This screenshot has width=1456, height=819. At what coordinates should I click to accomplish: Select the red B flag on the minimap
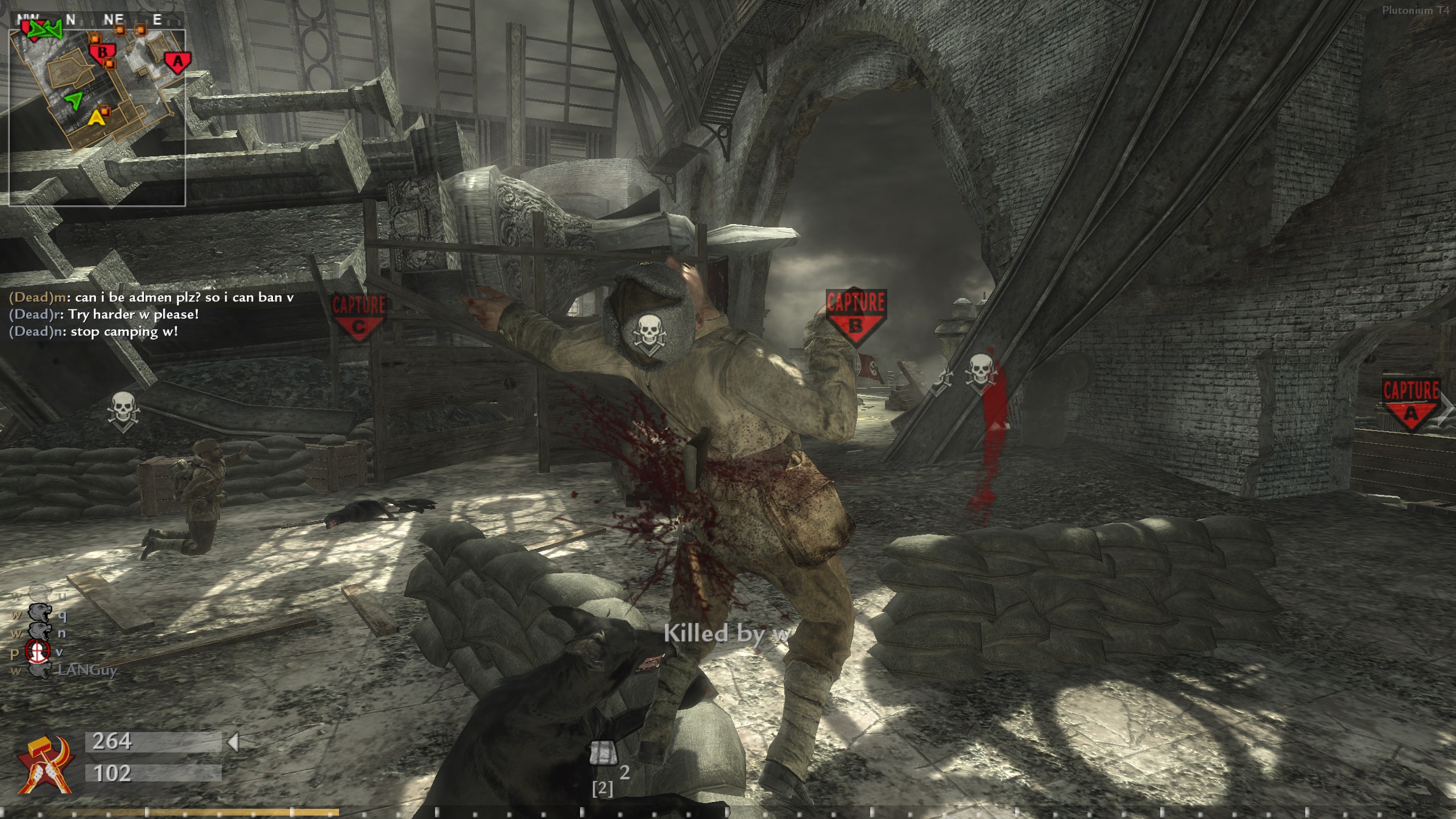102,53
